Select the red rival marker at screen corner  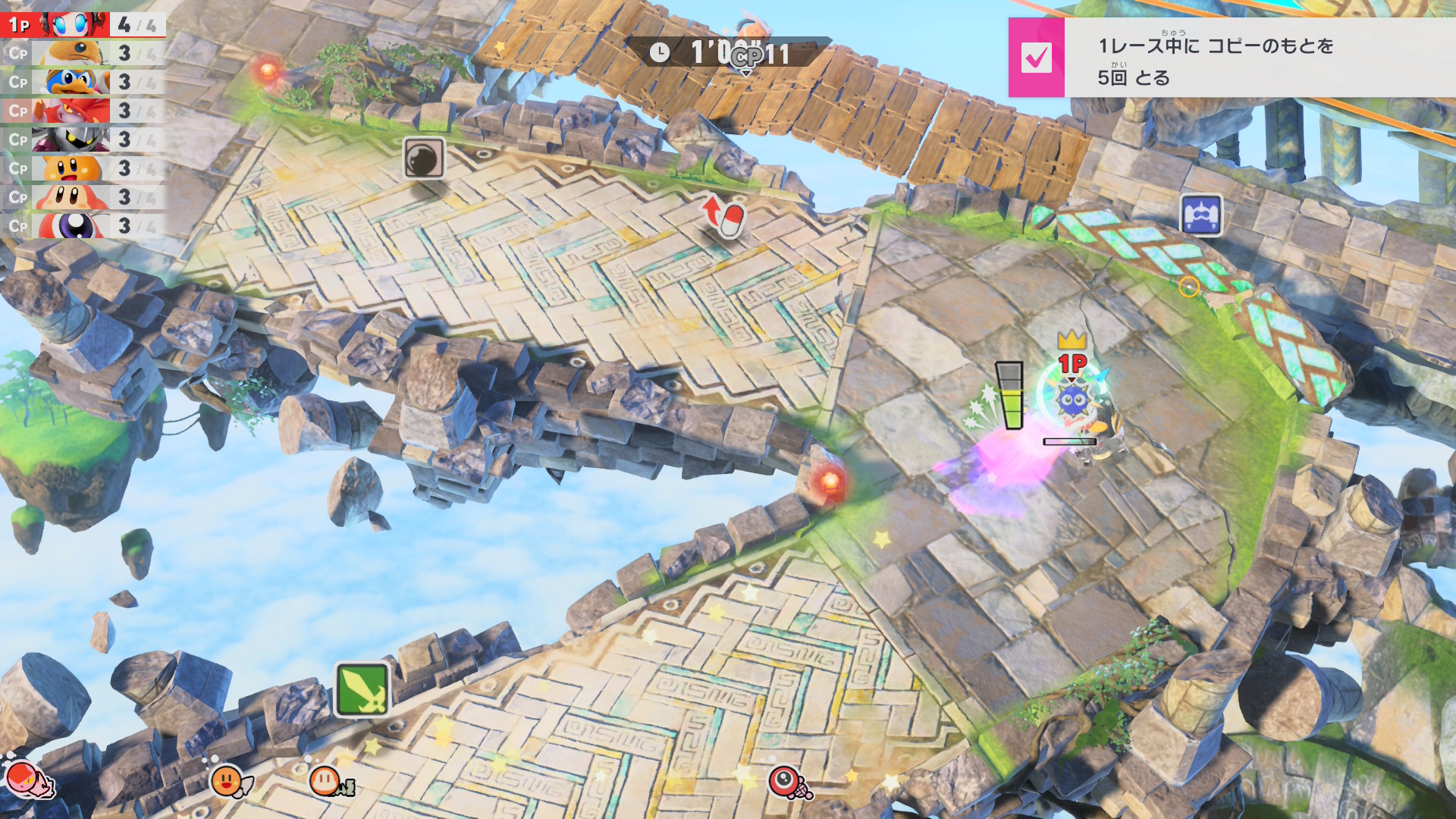point(23,779)
